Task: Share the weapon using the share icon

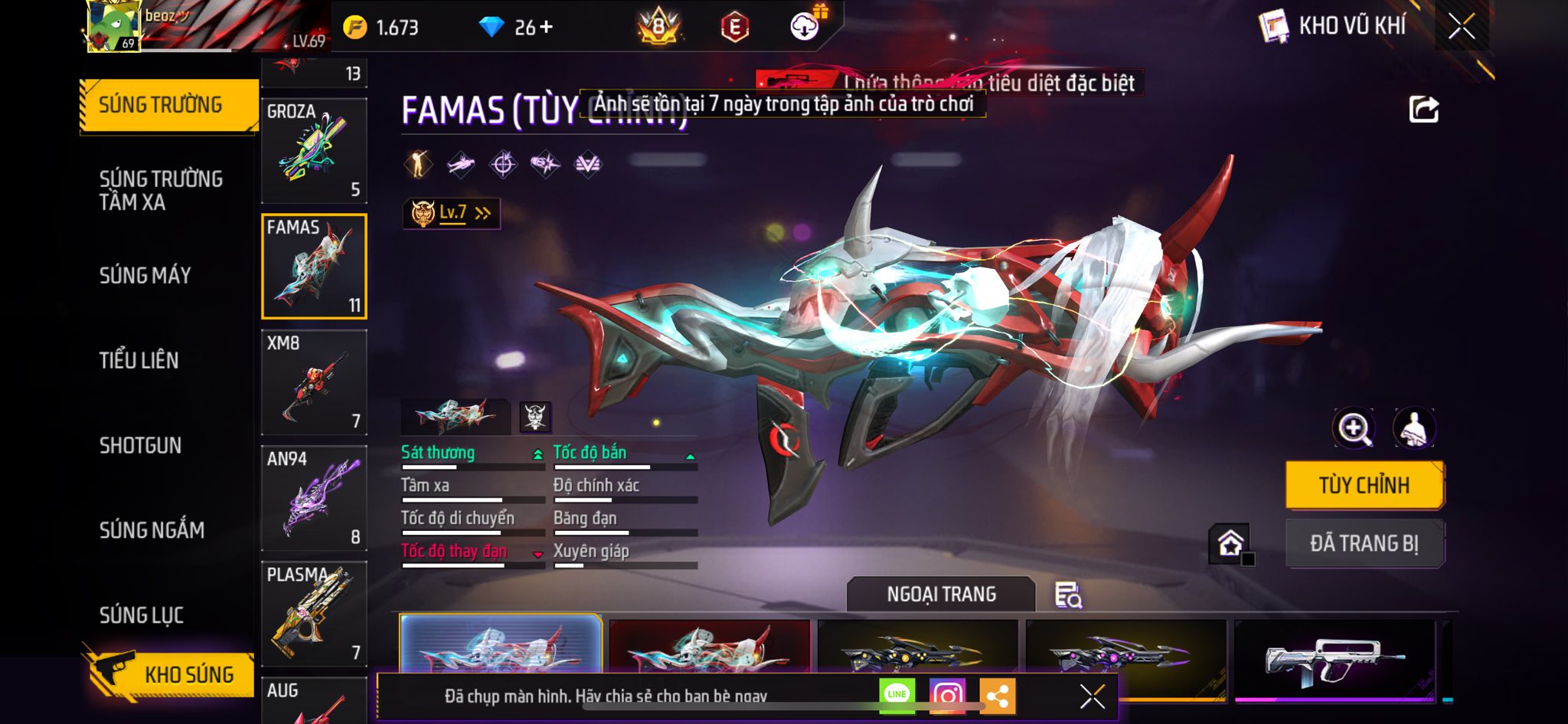Action: point(1423,110)
